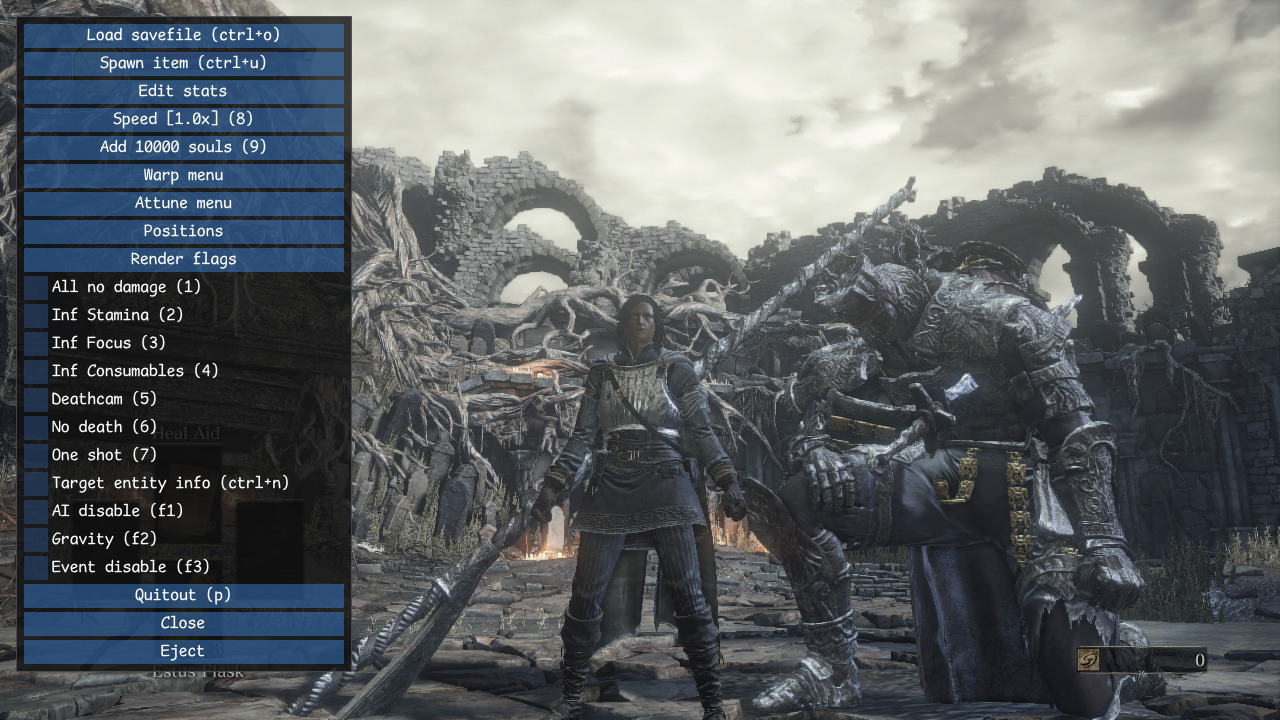Open the Positions section
Image resolution: width=1280 pixels, height=720 pixels.
point(183,231)
